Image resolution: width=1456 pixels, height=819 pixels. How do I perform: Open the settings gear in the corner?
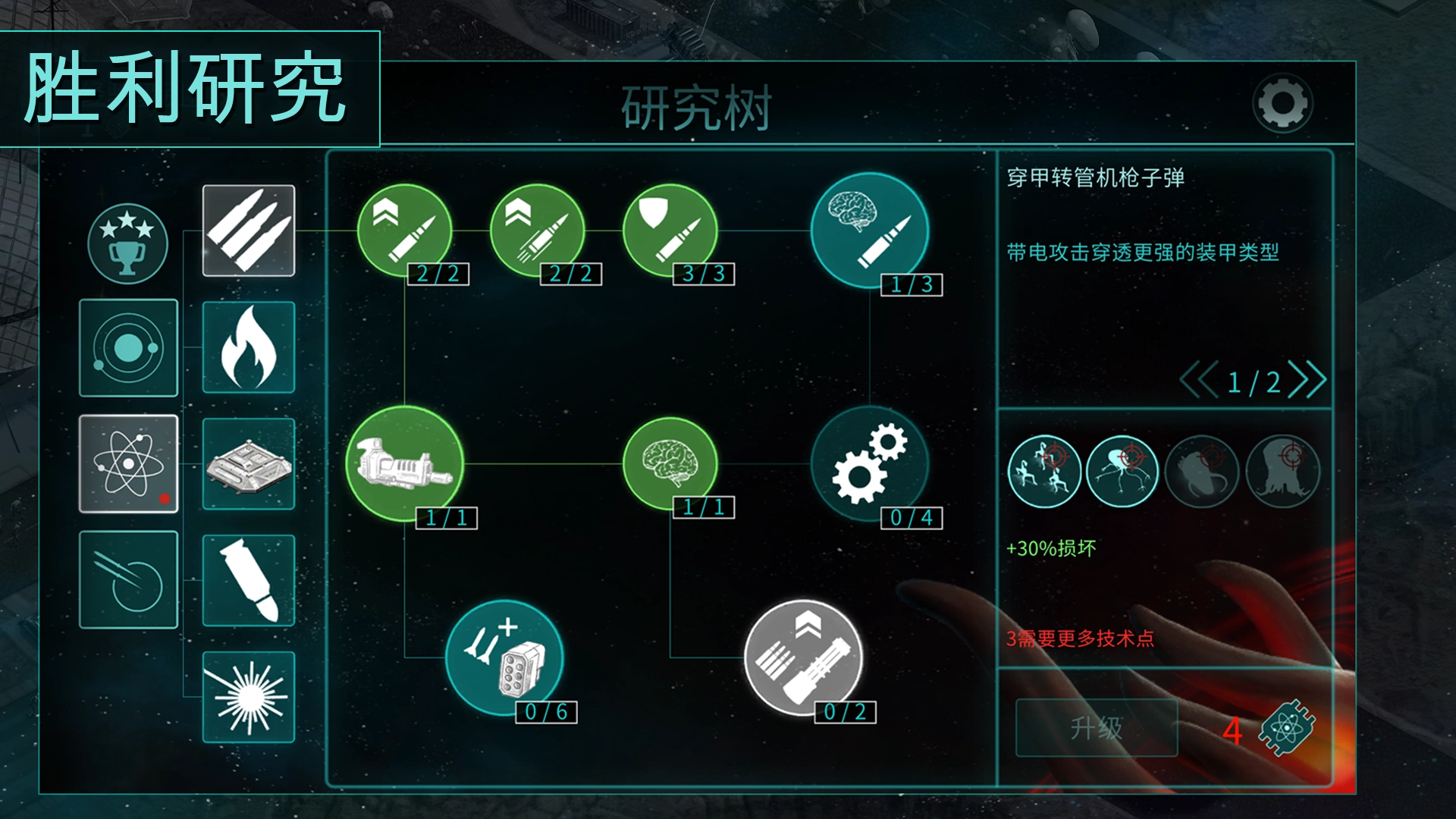tap(1285, 104)
